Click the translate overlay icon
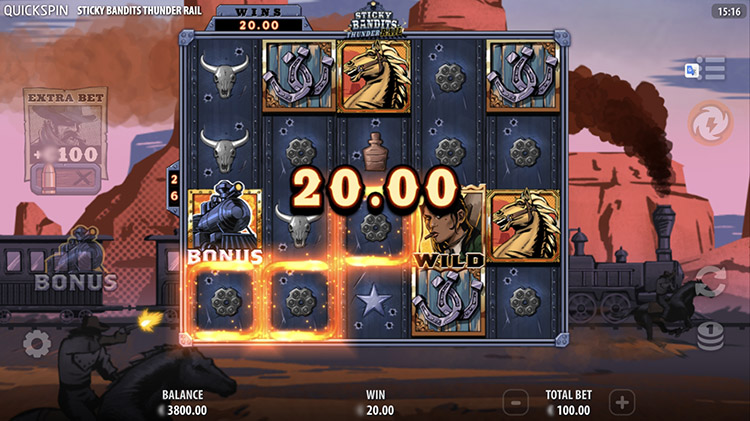This screenshot has height=421, width=750. coord(691,69)
